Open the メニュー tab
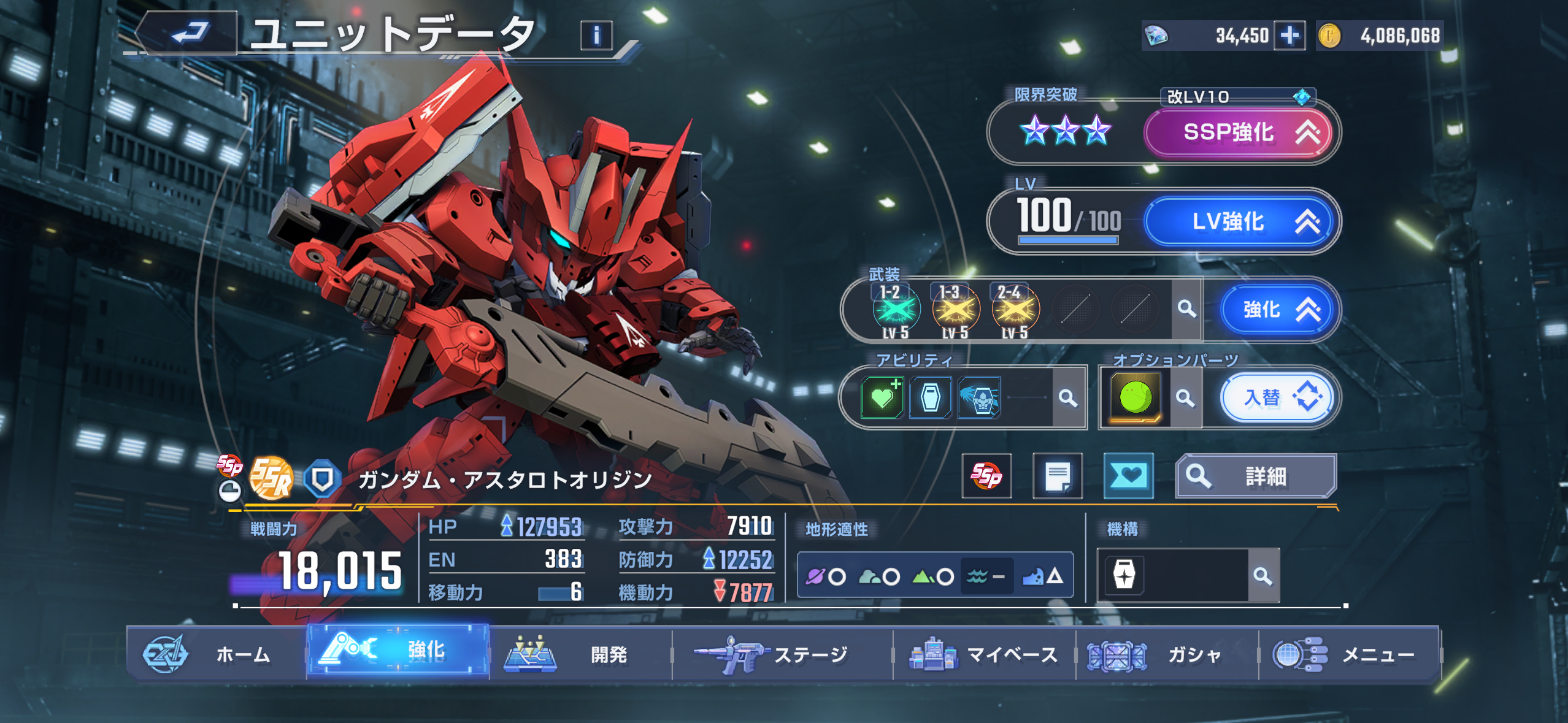This screenshot has width=1568, height=723. pyautogui.click(x=1348, y=654)
